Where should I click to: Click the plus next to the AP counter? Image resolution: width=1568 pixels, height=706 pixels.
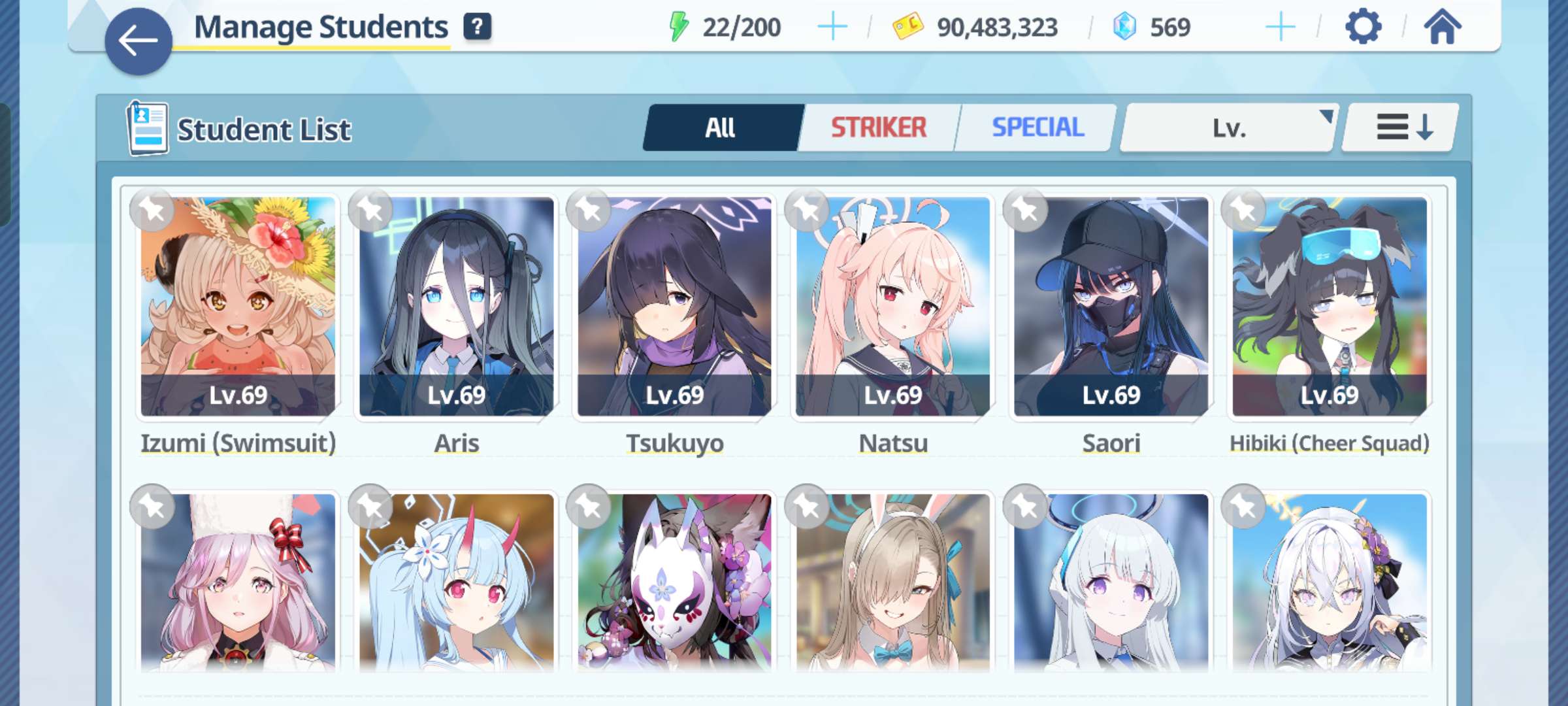click(833, 27)
